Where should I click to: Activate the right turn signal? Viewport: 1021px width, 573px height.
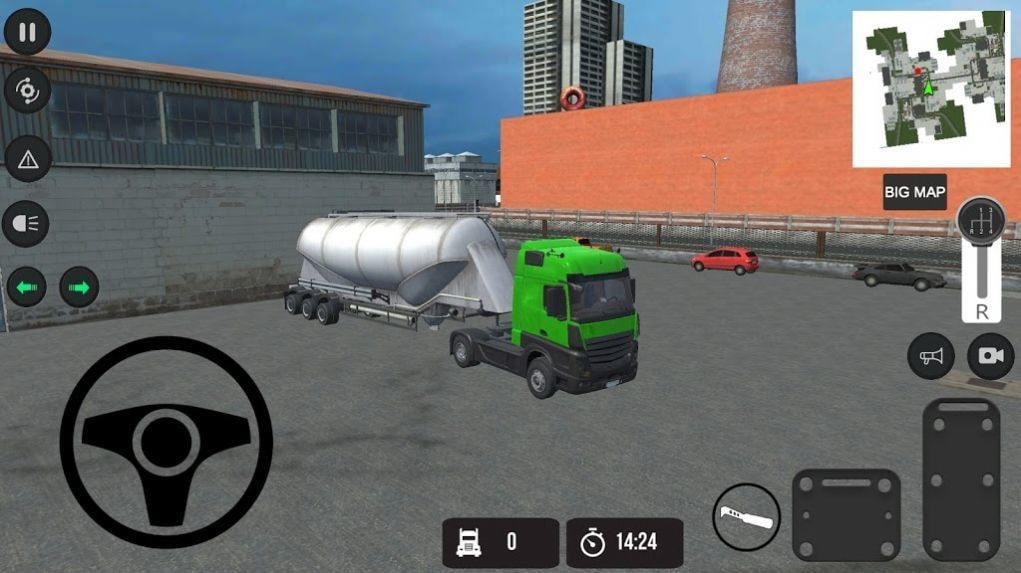pos(80,289)
